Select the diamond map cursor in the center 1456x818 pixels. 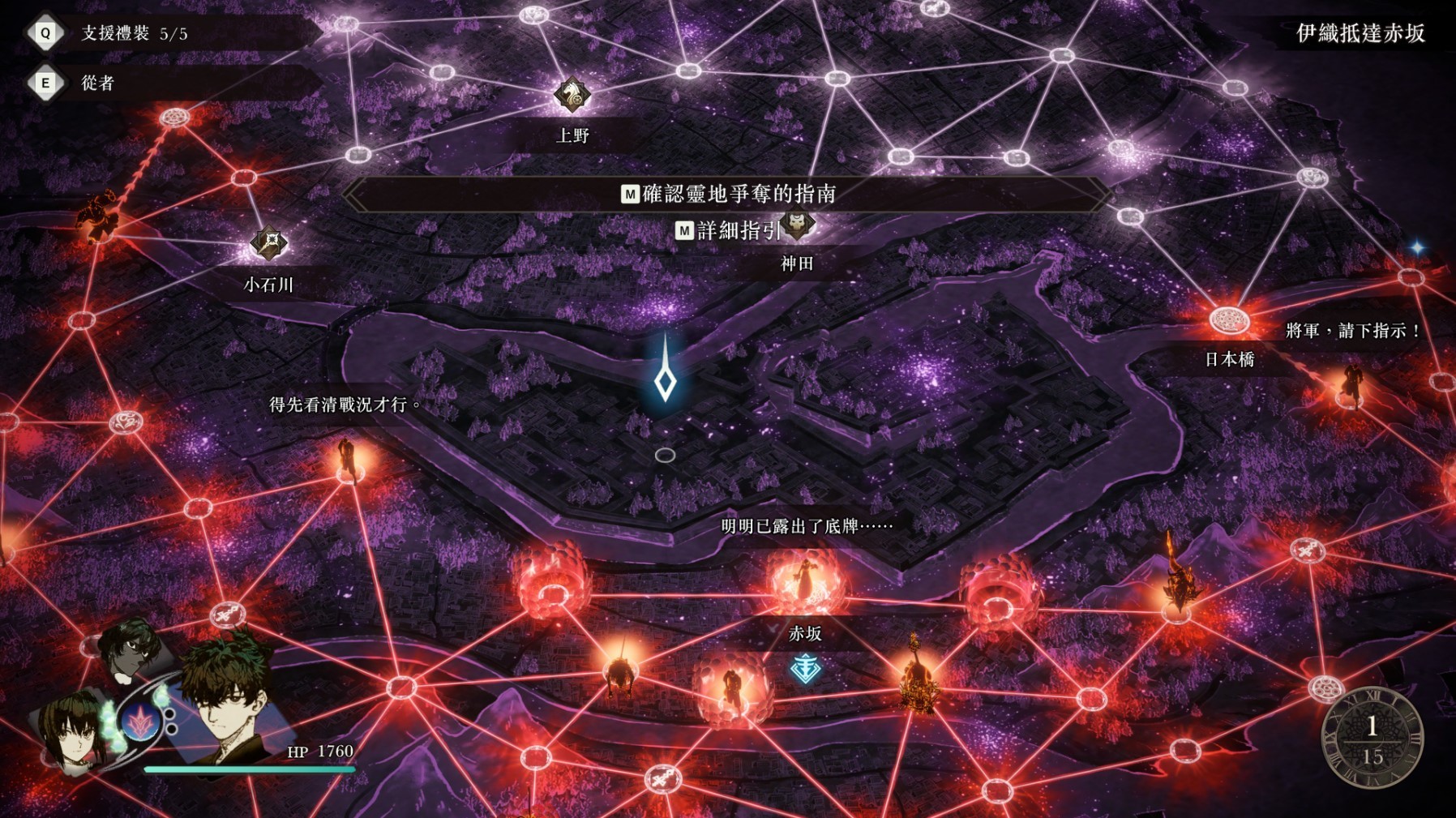click(666, 379)
